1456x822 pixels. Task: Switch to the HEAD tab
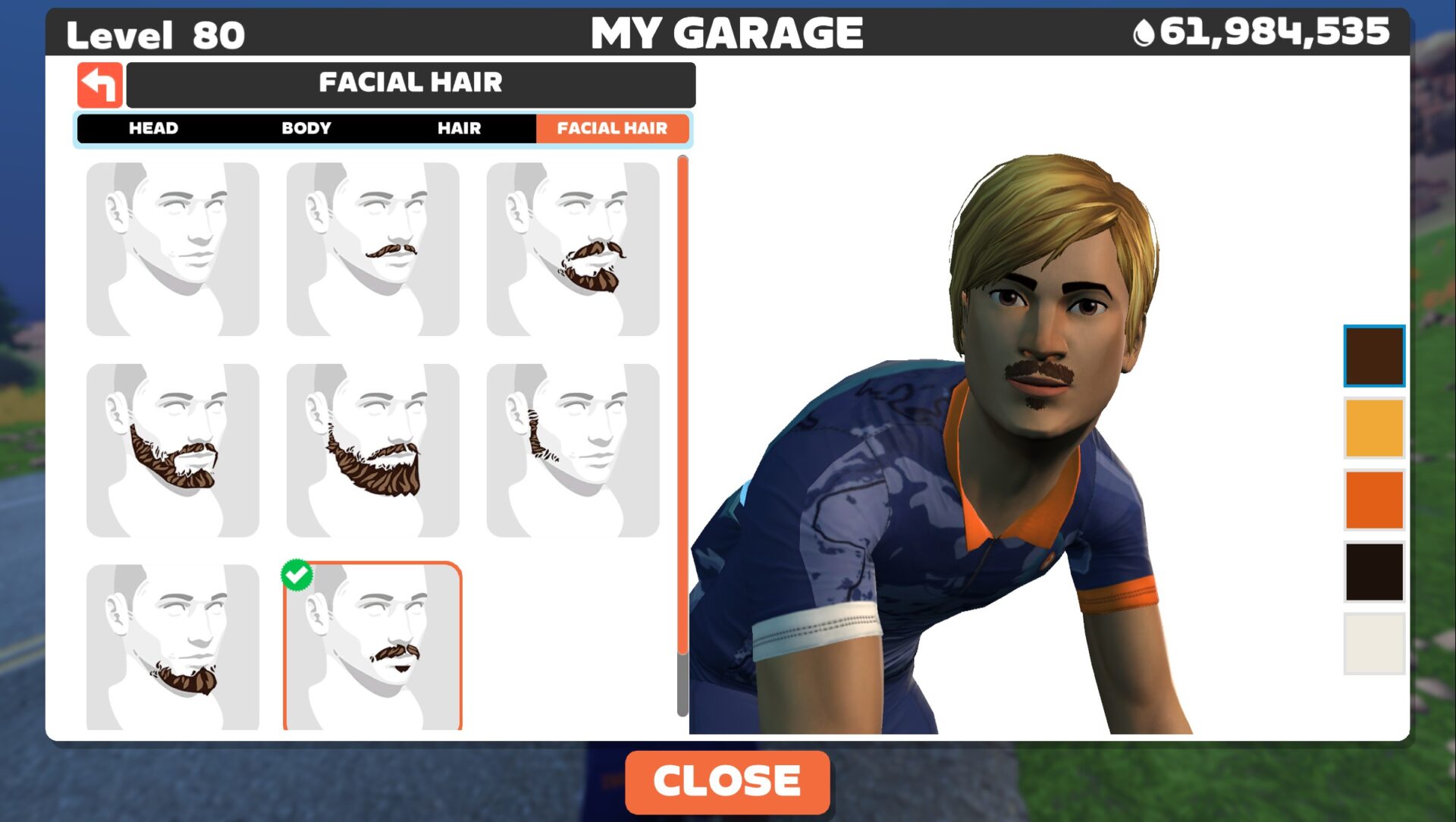[154, 128]
